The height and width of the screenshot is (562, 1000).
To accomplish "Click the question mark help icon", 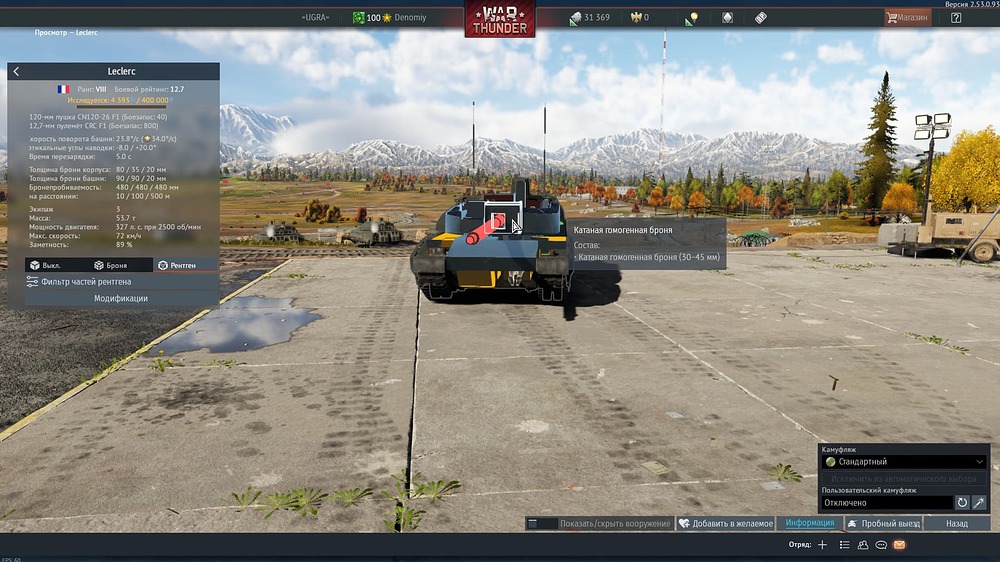I will 956,17.
